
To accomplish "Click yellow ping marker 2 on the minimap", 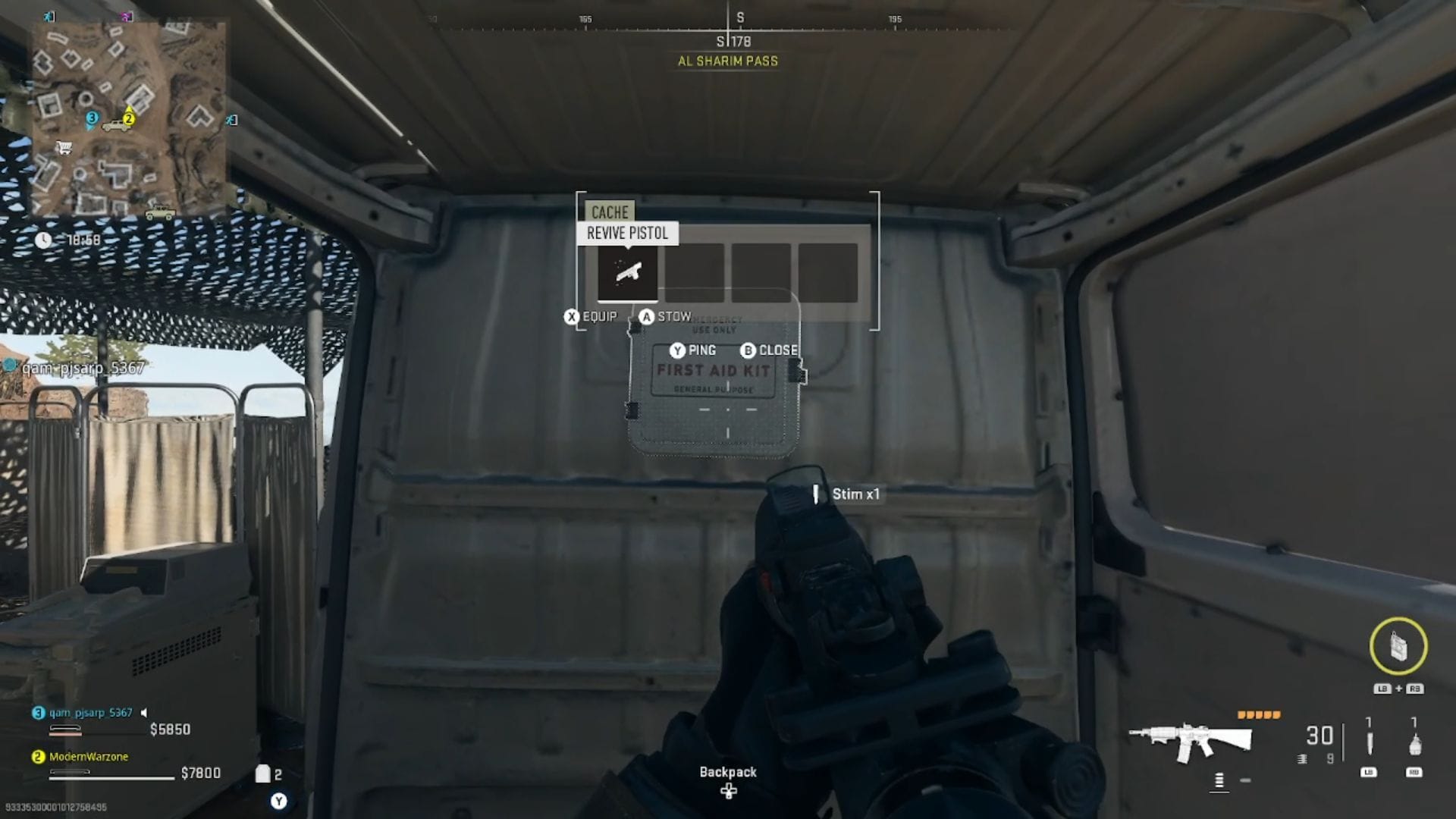I will pyautogui.click(x=129, y=119).
